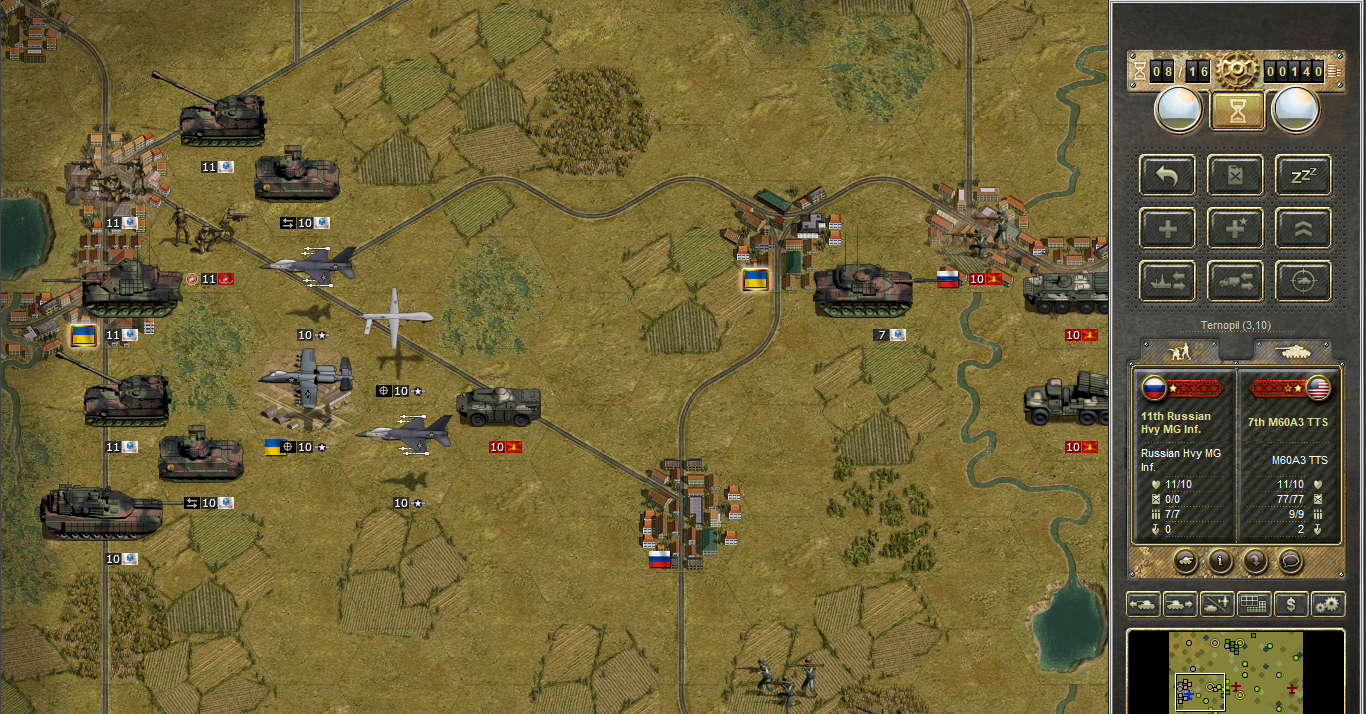End the turn with the hourglass button
Viewport: 1366px width, 714px height.
coord(1238,110)
